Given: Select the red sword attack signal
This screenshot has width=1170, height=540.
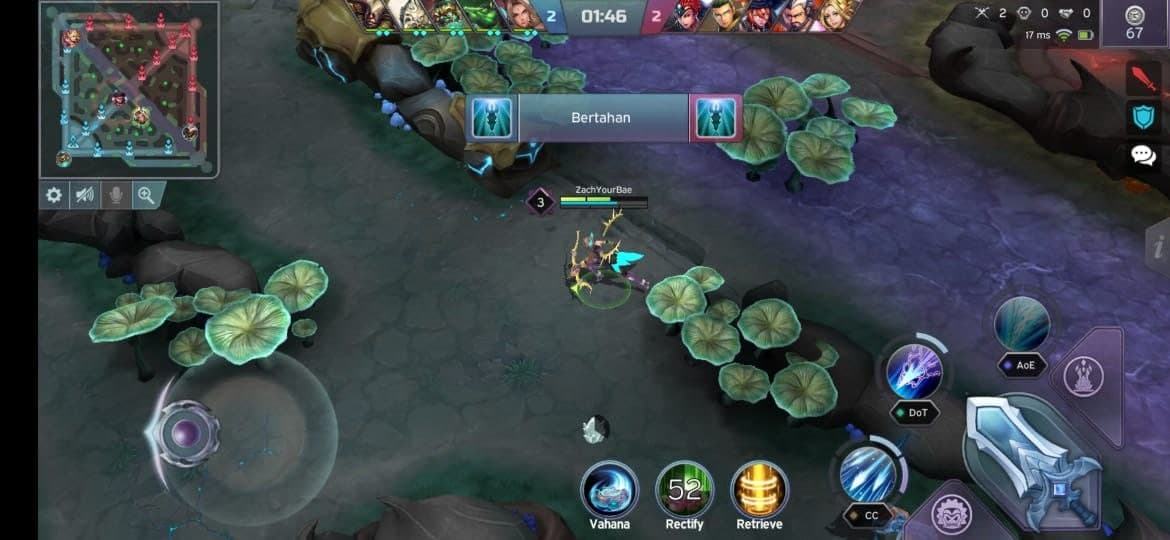Looking at the screenshot, I should (1142, 78).
